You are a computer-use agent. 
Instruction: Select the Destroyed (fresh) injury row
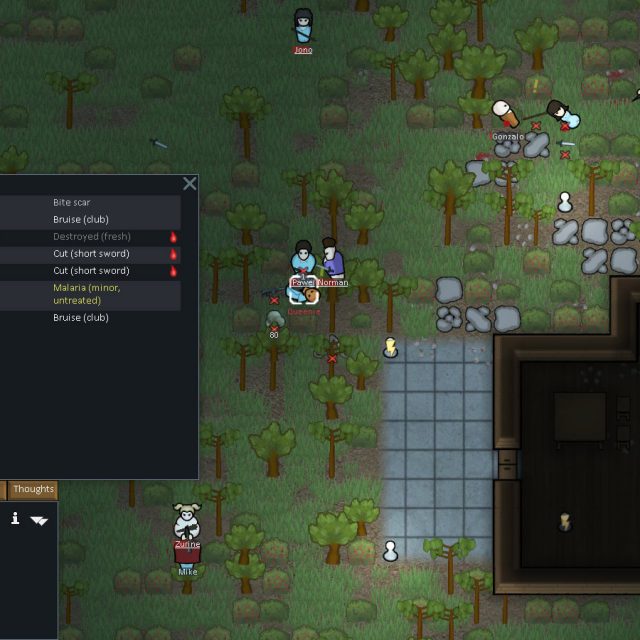(90, 237)
